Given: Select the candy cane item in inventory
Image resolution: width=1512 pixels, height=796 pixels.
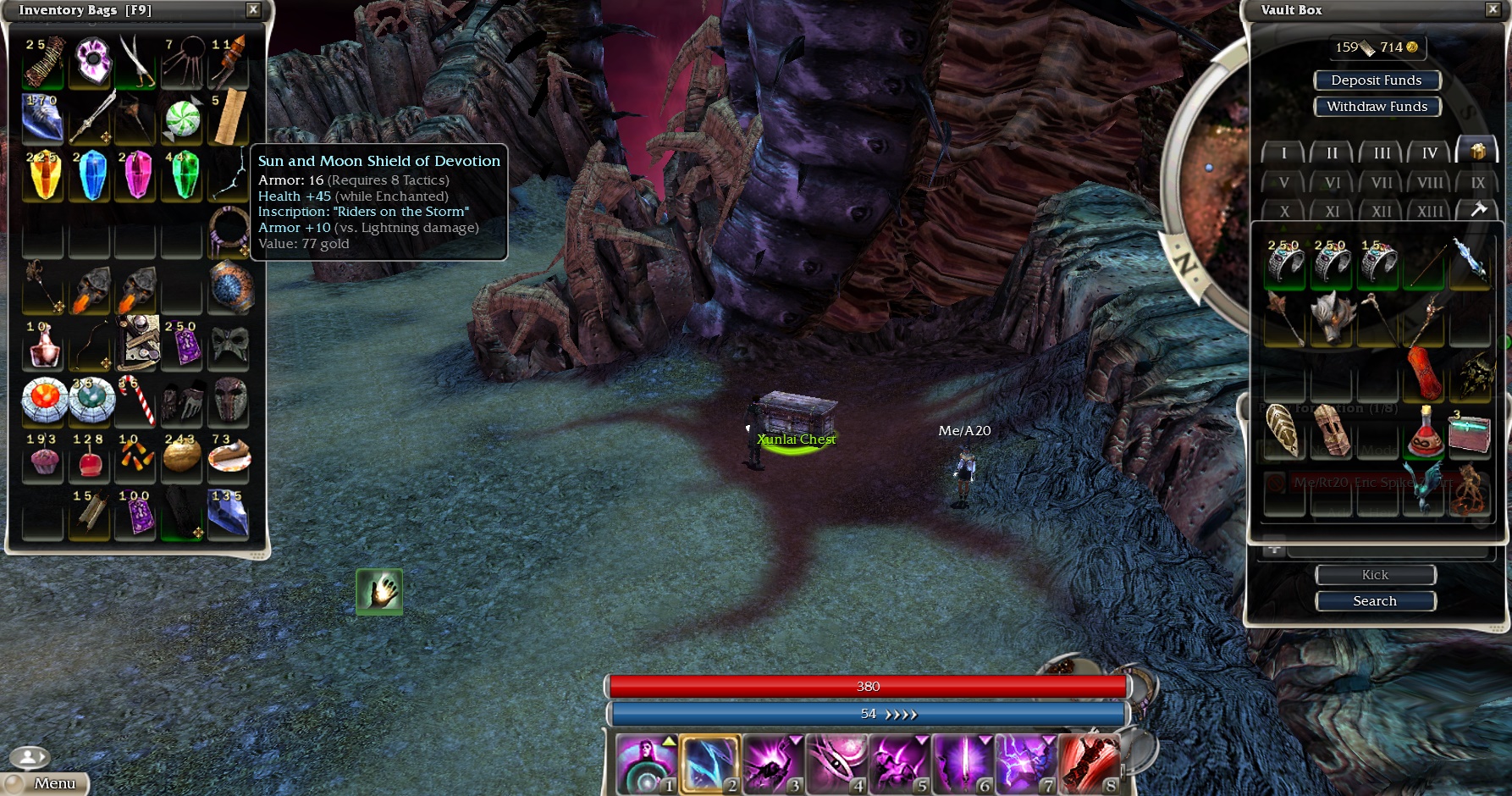Looking at the screenshot, I should coord(137,400).
